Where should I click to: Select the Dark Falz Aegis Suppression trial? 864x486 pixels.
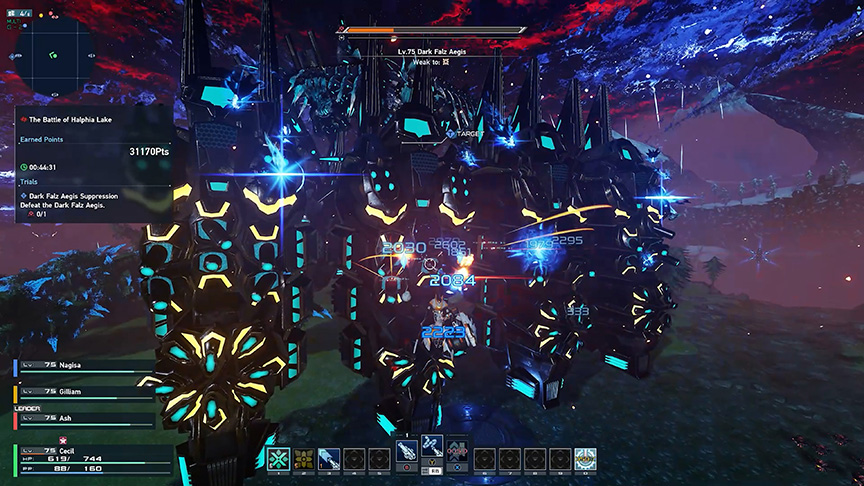(70, 196)
